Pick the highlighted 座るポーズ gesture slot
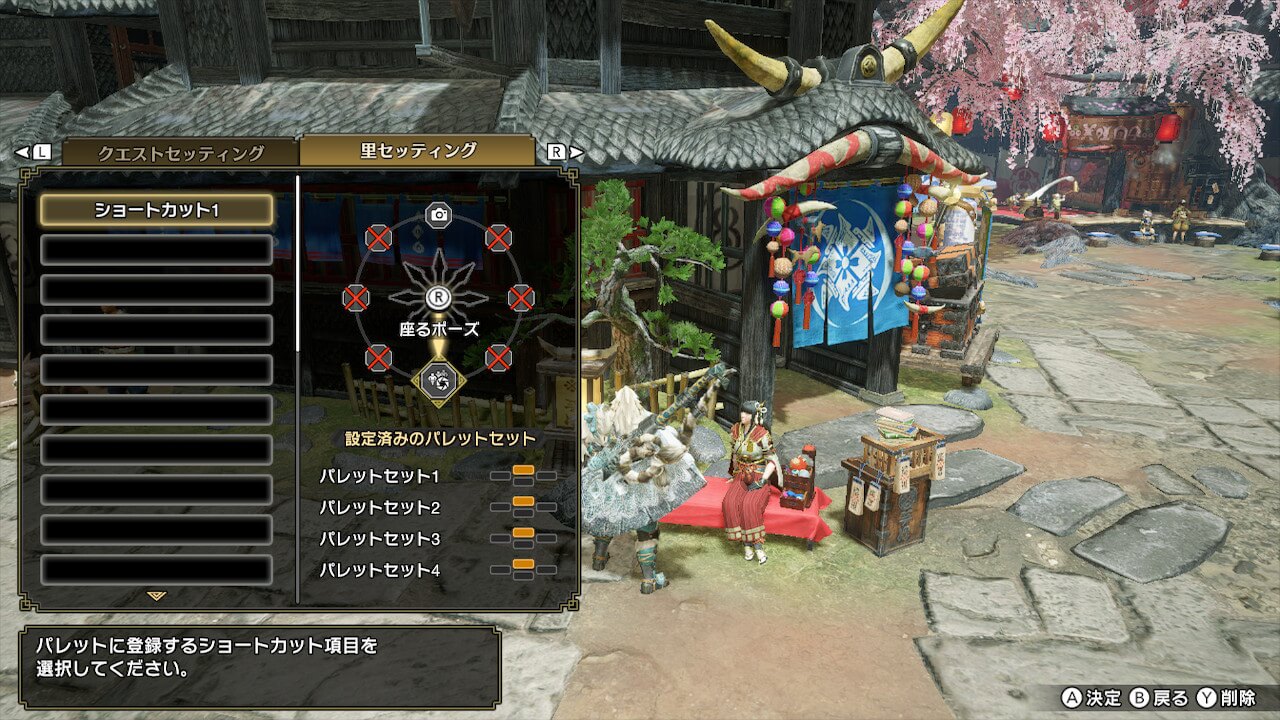The image size is (1280, 720). pyautogui.click(x=438, y=381)
